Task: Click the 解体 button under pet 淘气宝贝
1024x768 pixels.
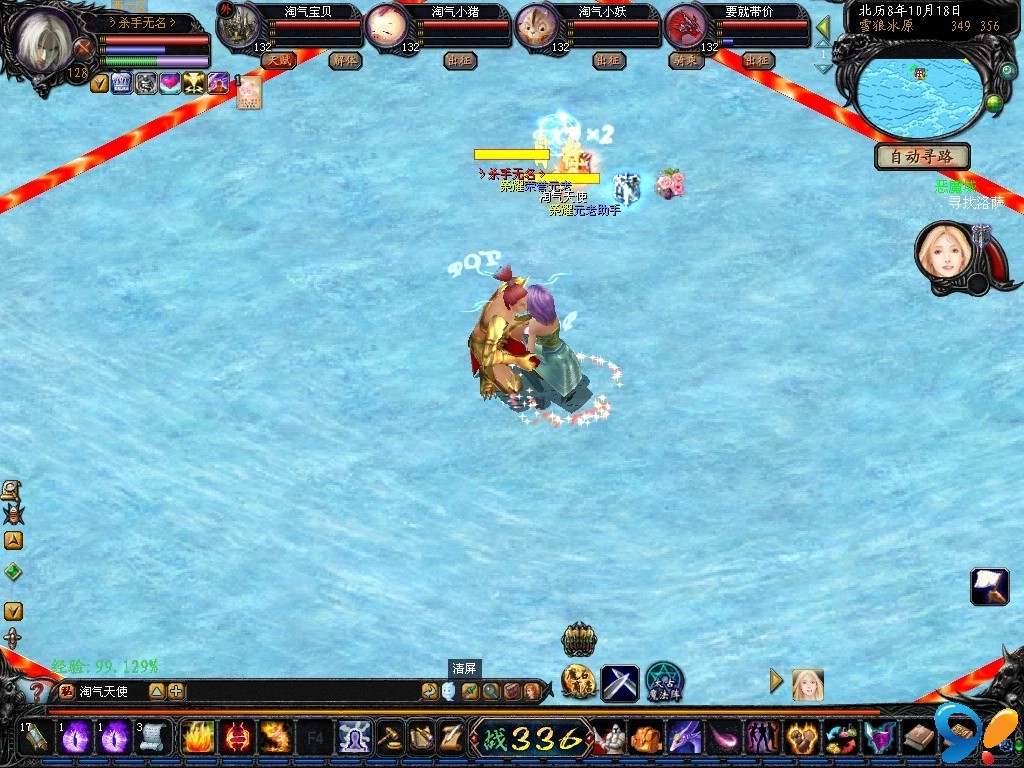Action: (344, 61)
